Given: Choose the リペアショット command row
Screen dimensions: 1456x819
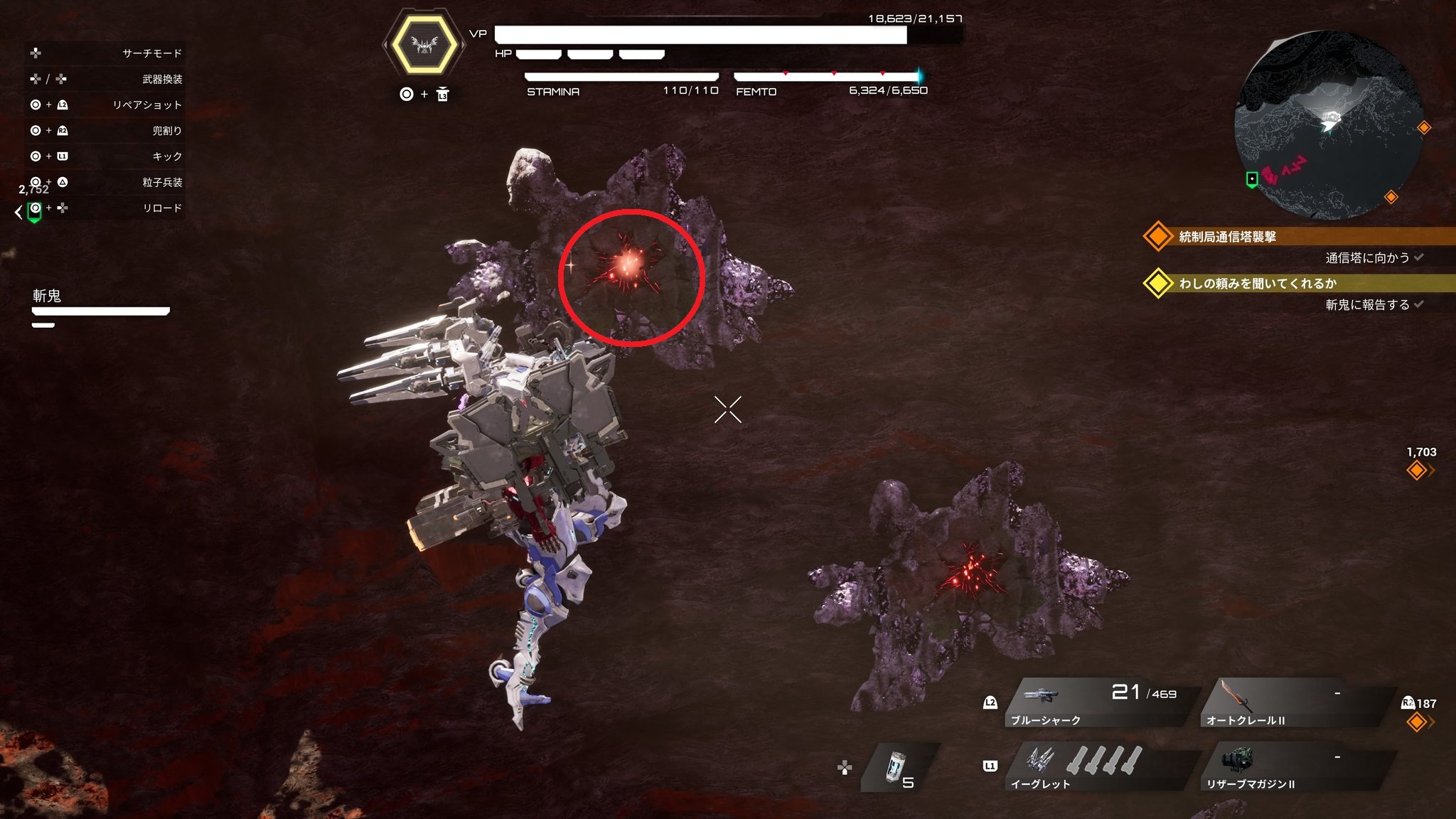Looking at the screenshot, I should coord(105,105).
